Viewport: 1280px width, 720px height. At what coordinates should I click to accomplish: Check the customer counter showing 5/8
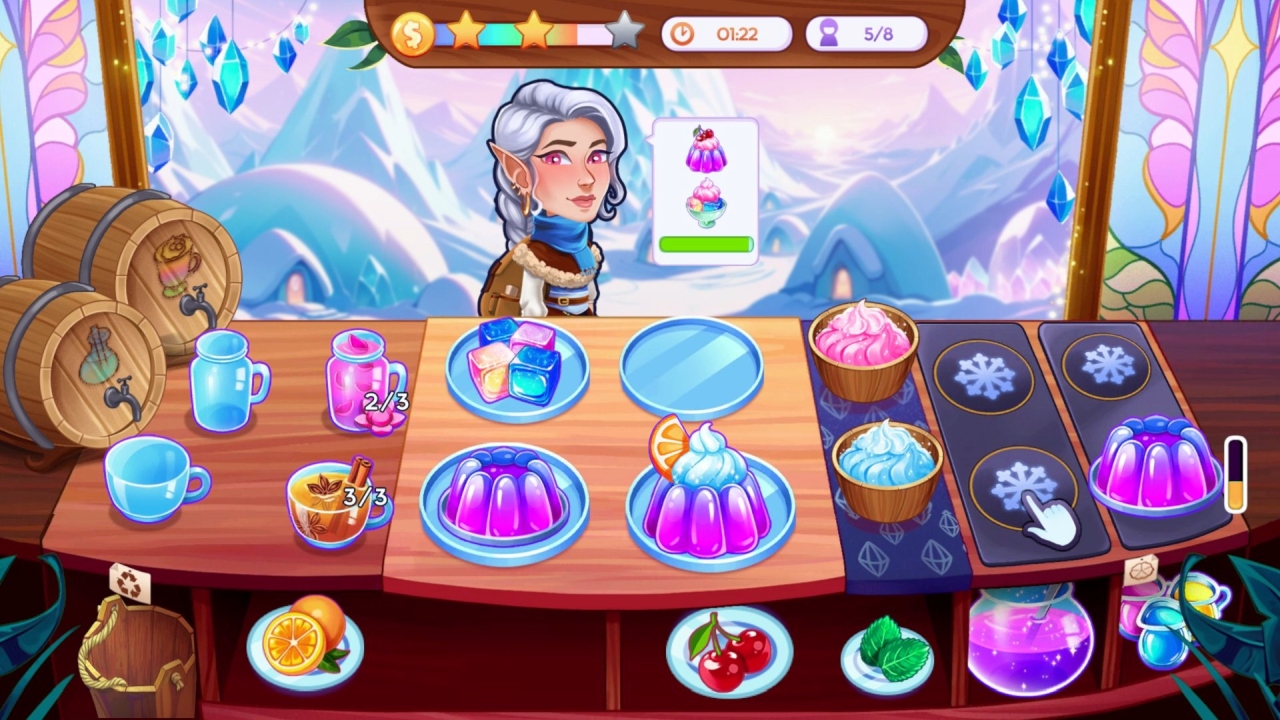[x=866, y=33]
